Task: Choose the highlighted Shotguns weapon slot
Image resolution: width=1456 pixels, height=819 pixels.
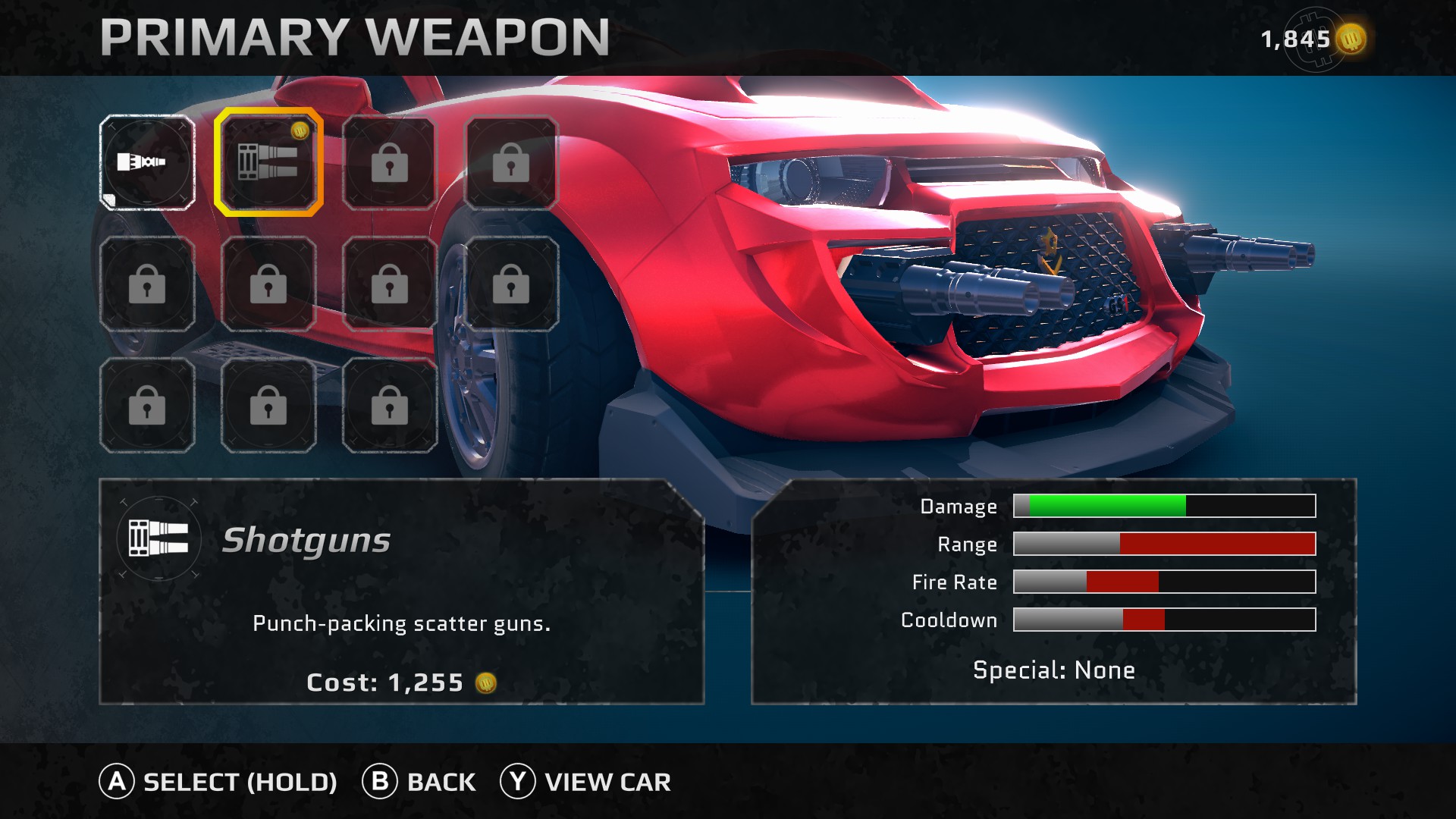Action: tap(268, 162)
